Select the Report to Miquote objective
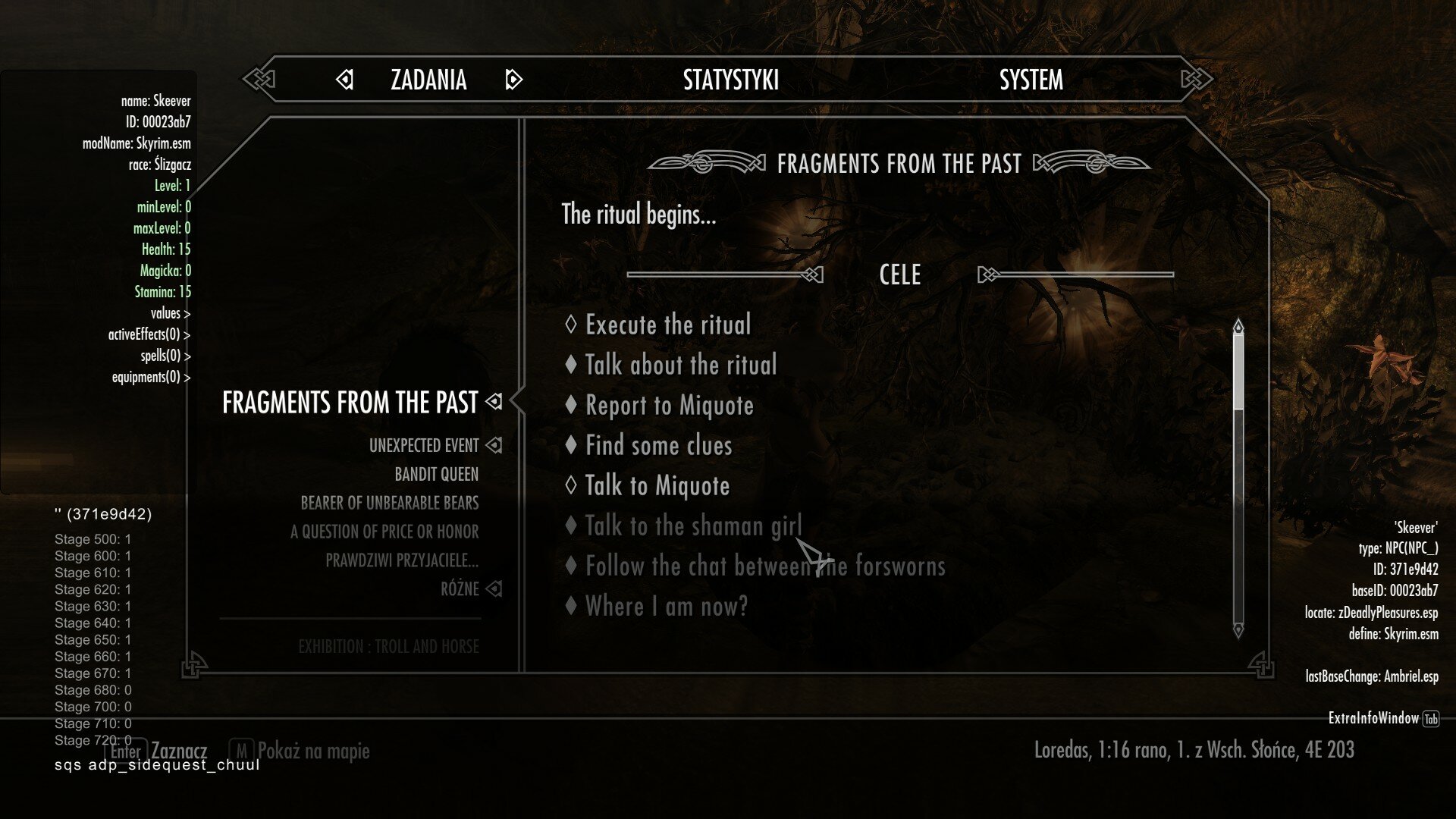1456x819 pixels. tap(669, 405)
